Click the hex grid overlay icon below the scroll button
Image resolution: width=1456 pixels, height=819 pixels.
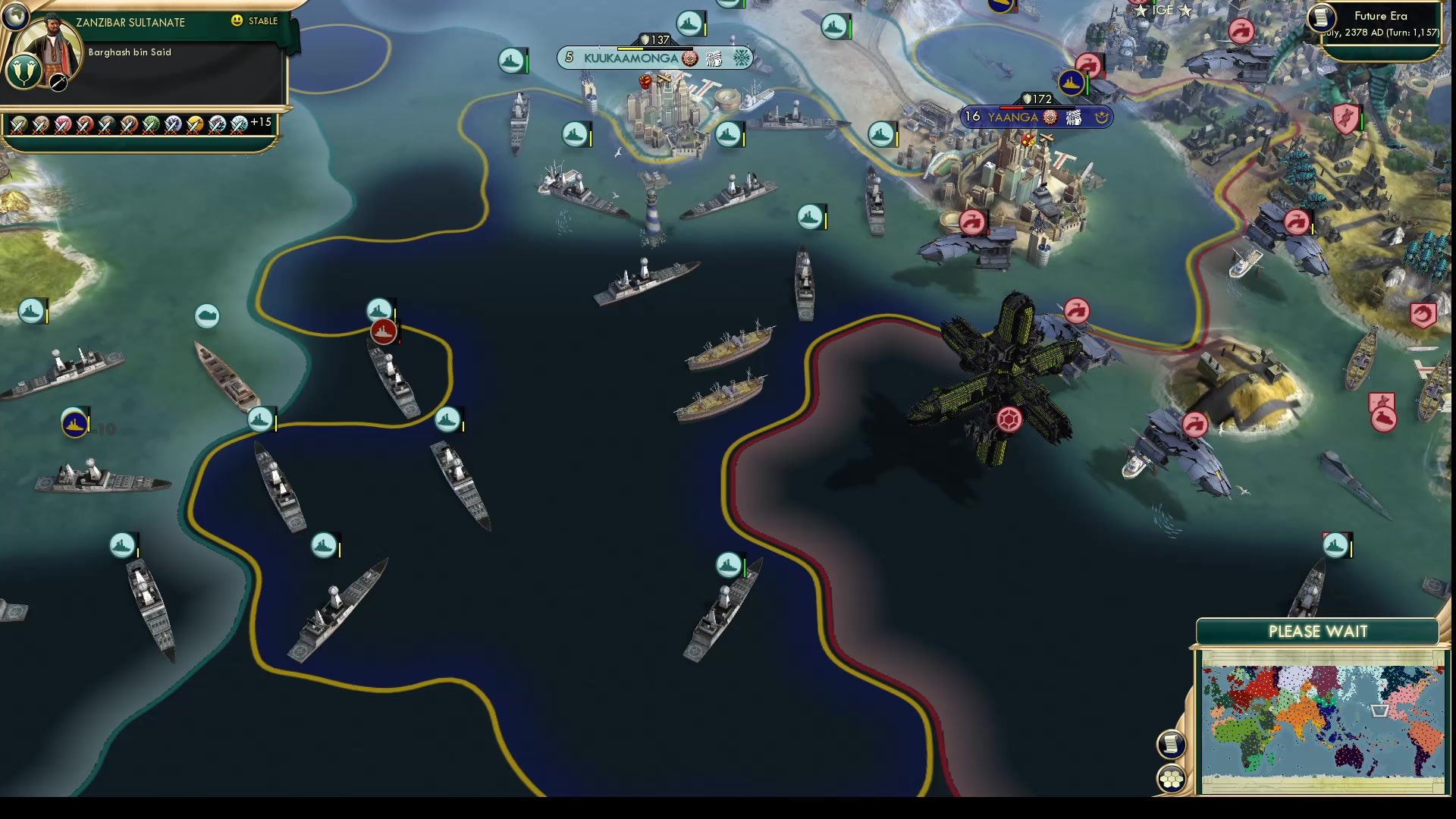point(1172,777)
